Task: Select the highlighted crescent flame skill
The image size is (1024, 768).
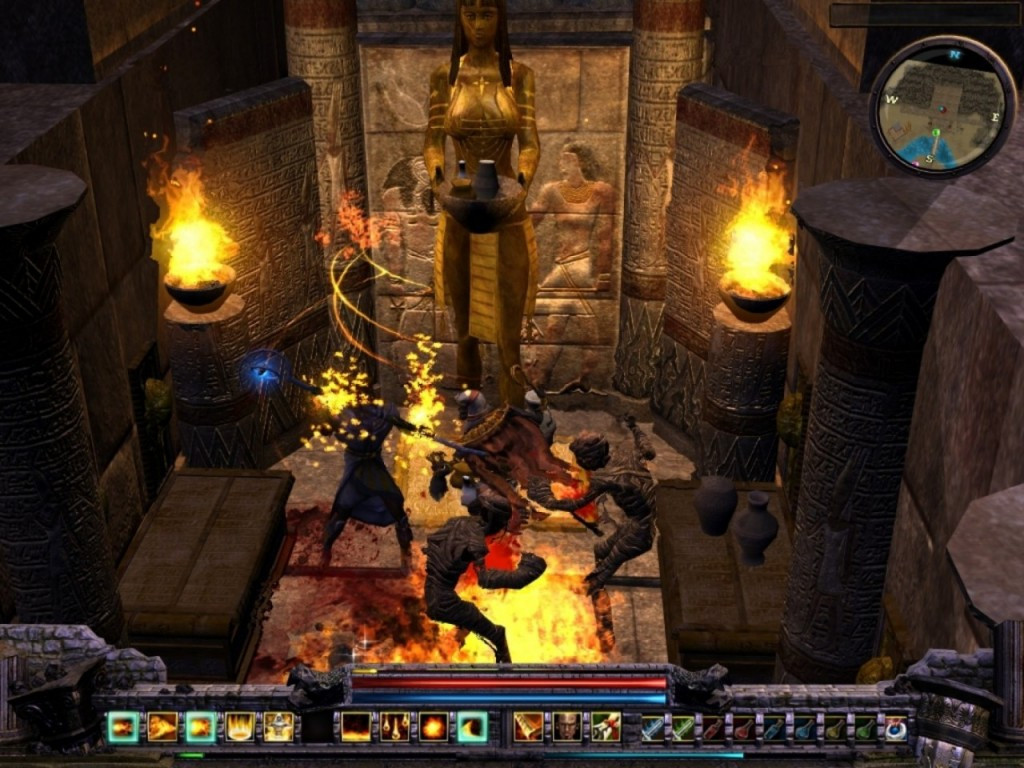Action: pos(472,727)
